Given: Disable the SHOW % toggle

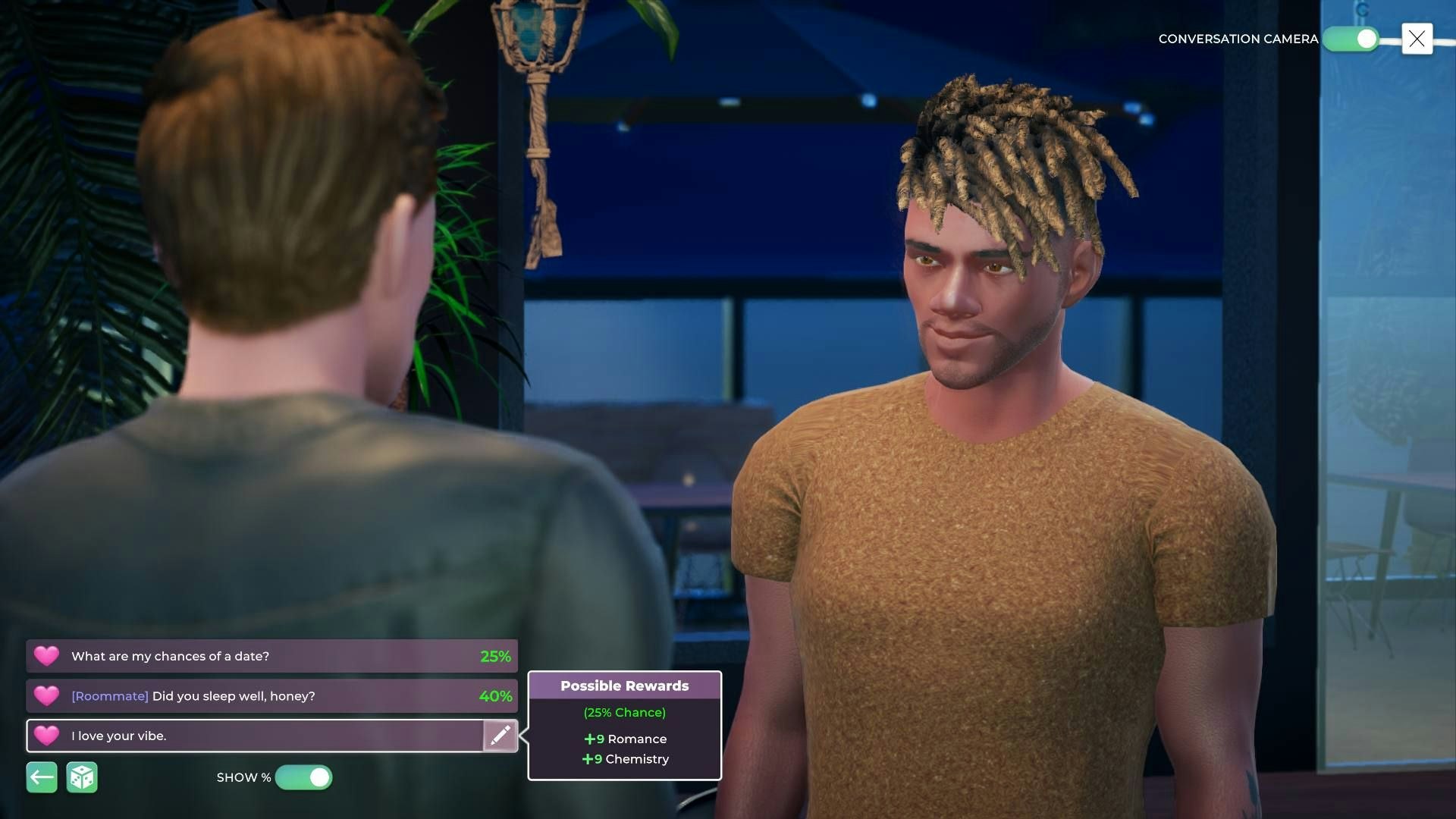Looking at the screenshot, I should click(304, 777).
